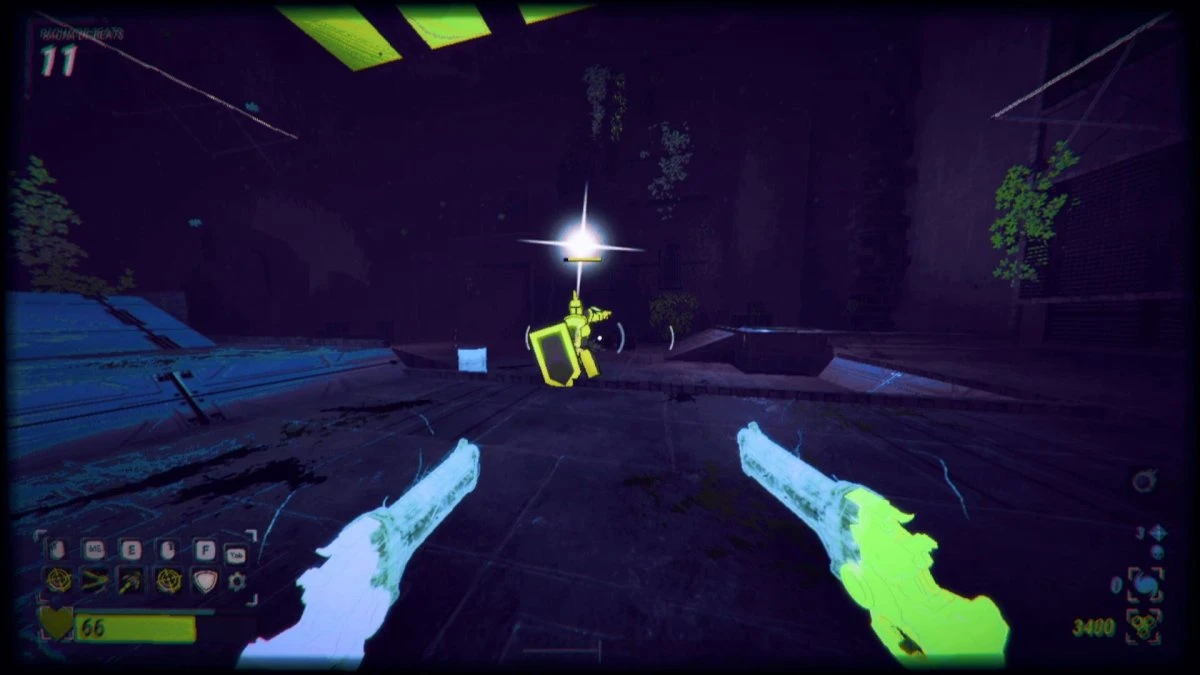
Task: Select the pickaxe ability icon
Action: 130,579
